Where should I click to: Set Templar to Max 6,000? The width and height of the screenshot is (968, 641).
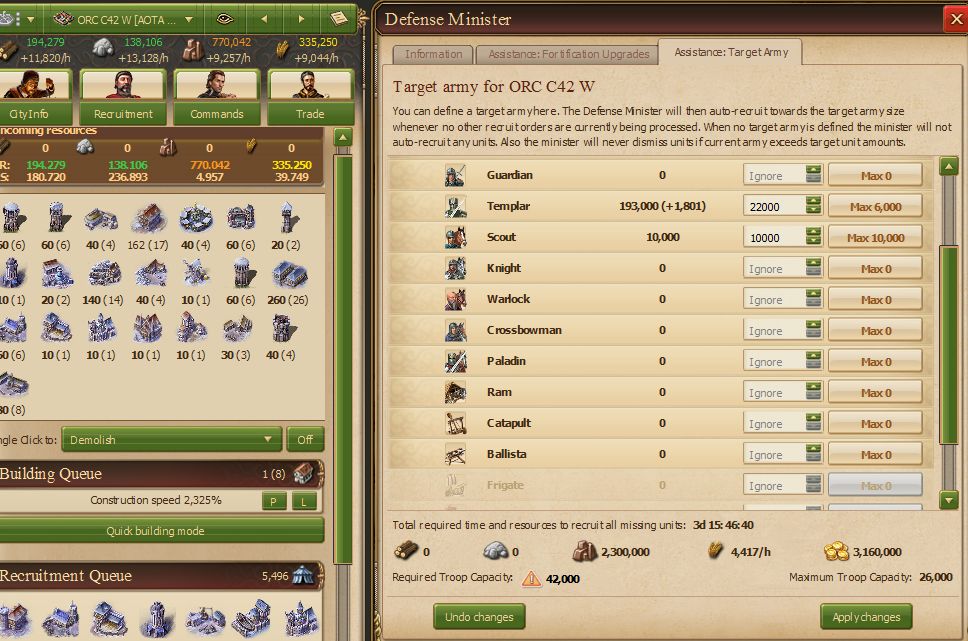875,206
